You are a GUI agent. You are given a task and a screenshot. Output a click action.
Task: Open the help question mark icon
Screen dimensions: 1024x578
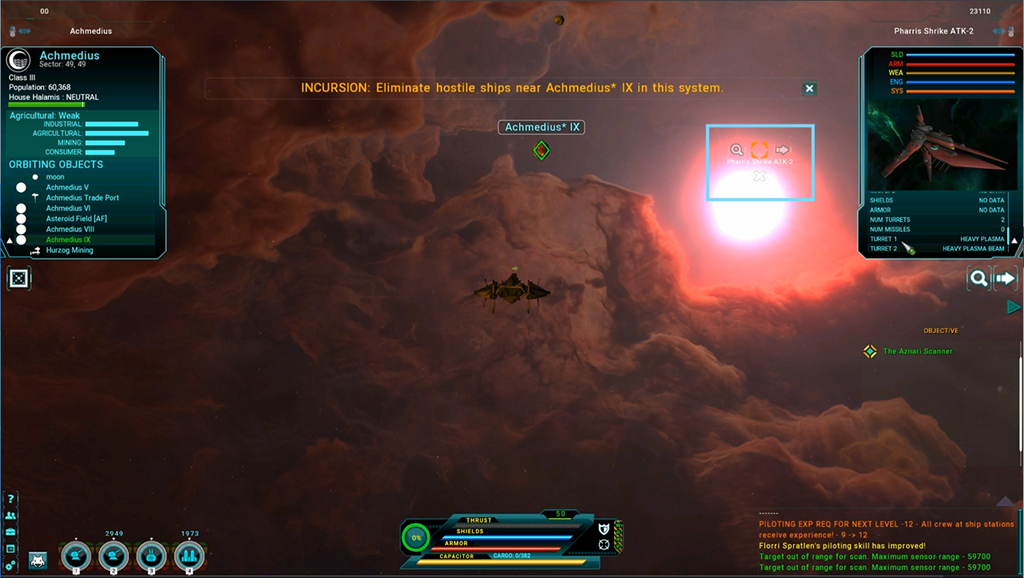[11, 498]
